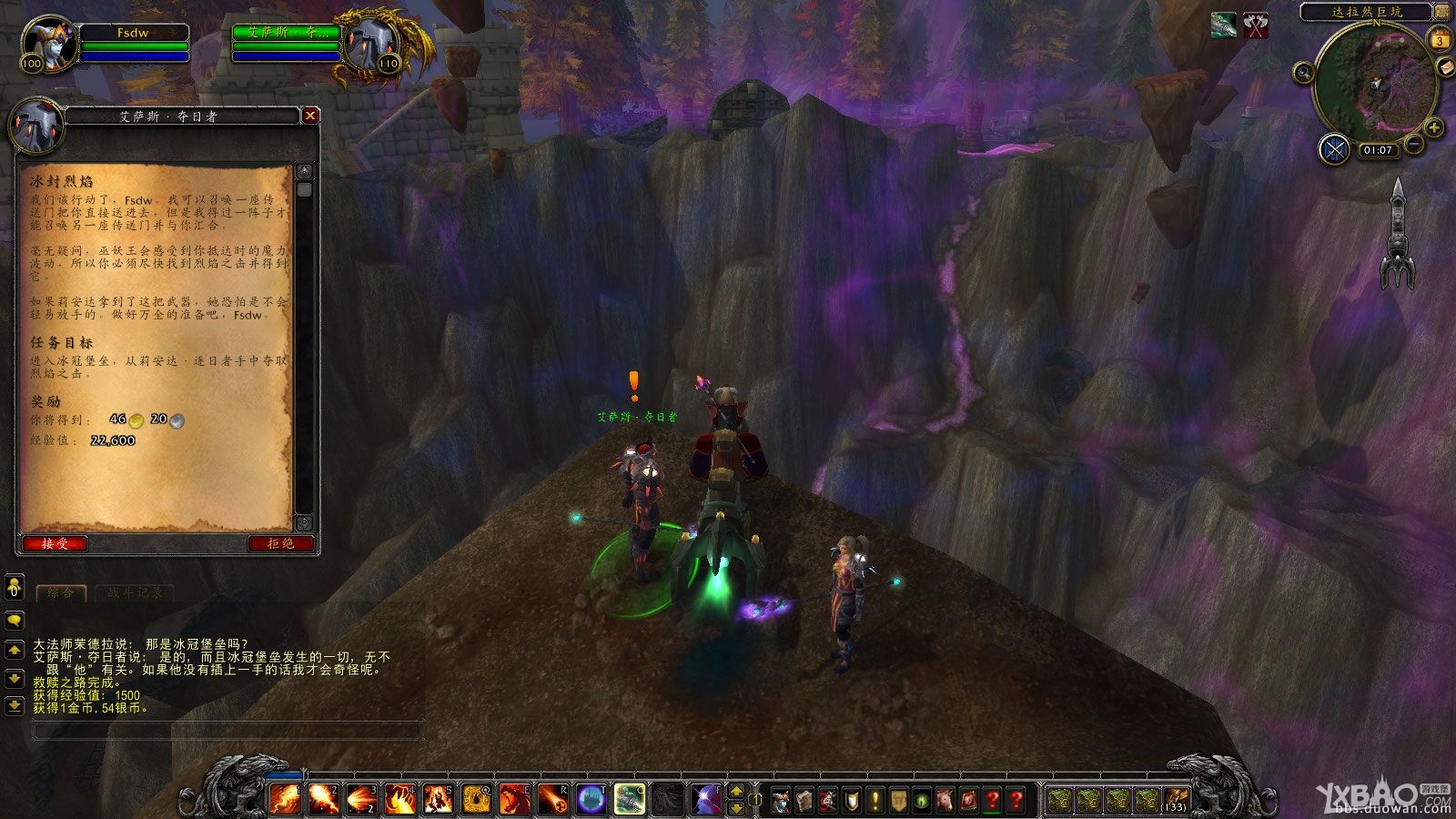Decline the quest with the 拒绝 button
1456x819 pixels.
(281, 543)
